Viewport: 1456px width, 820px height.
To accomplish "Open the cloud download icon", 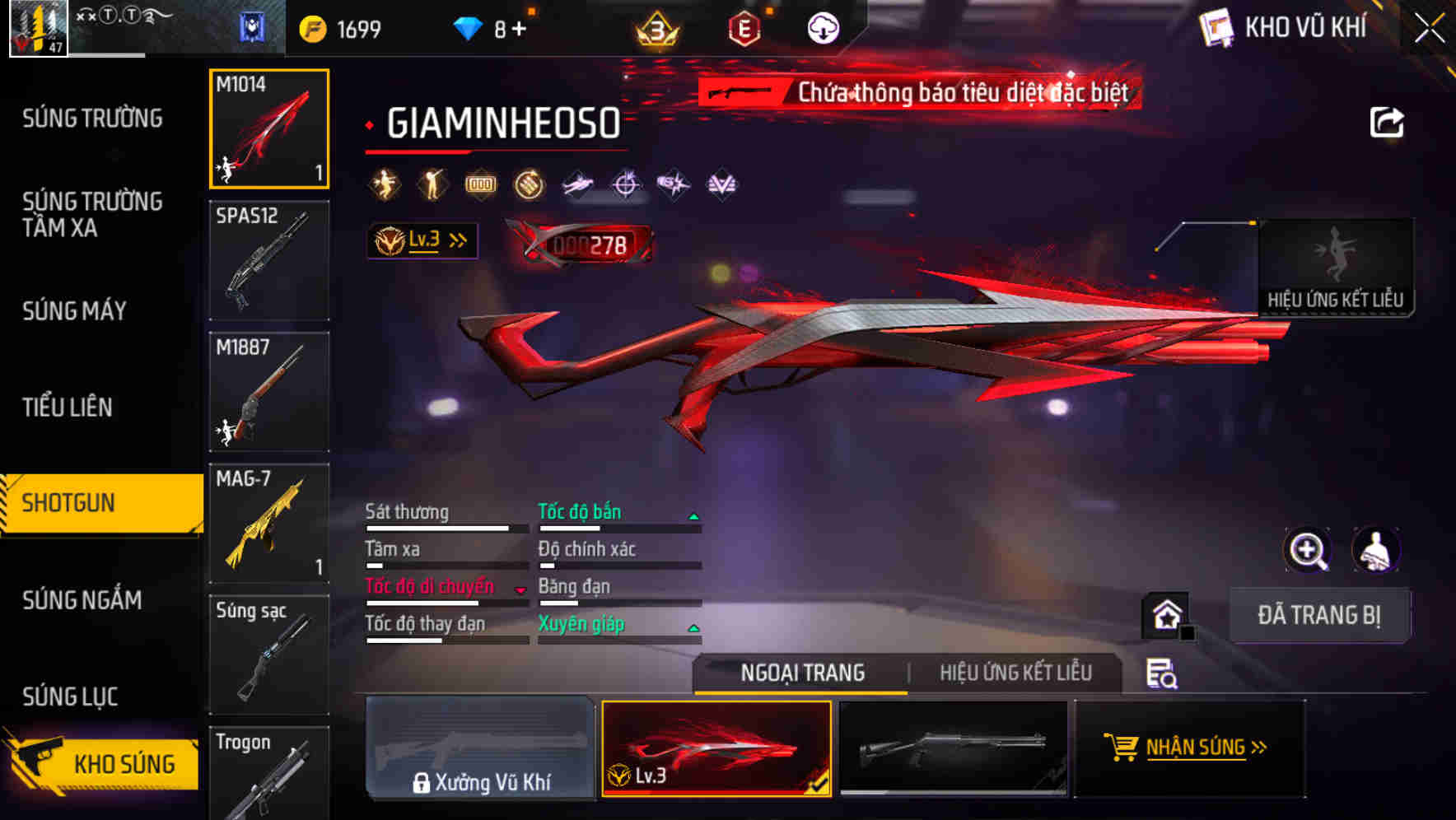I will pos(823,26).
